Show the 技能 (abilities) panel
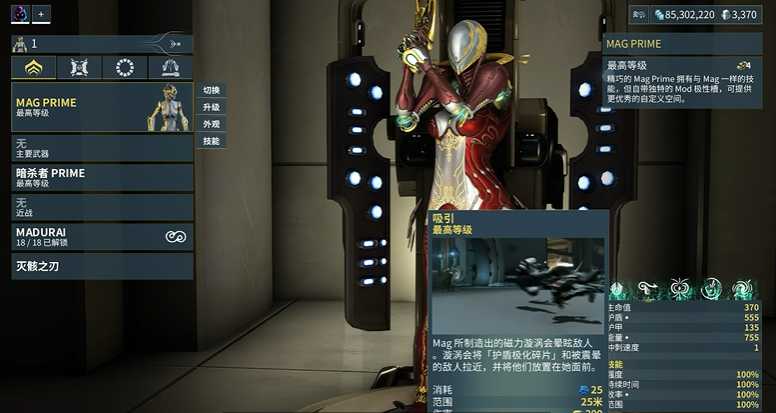Viewport: 776px width, 413px height. 211,141
